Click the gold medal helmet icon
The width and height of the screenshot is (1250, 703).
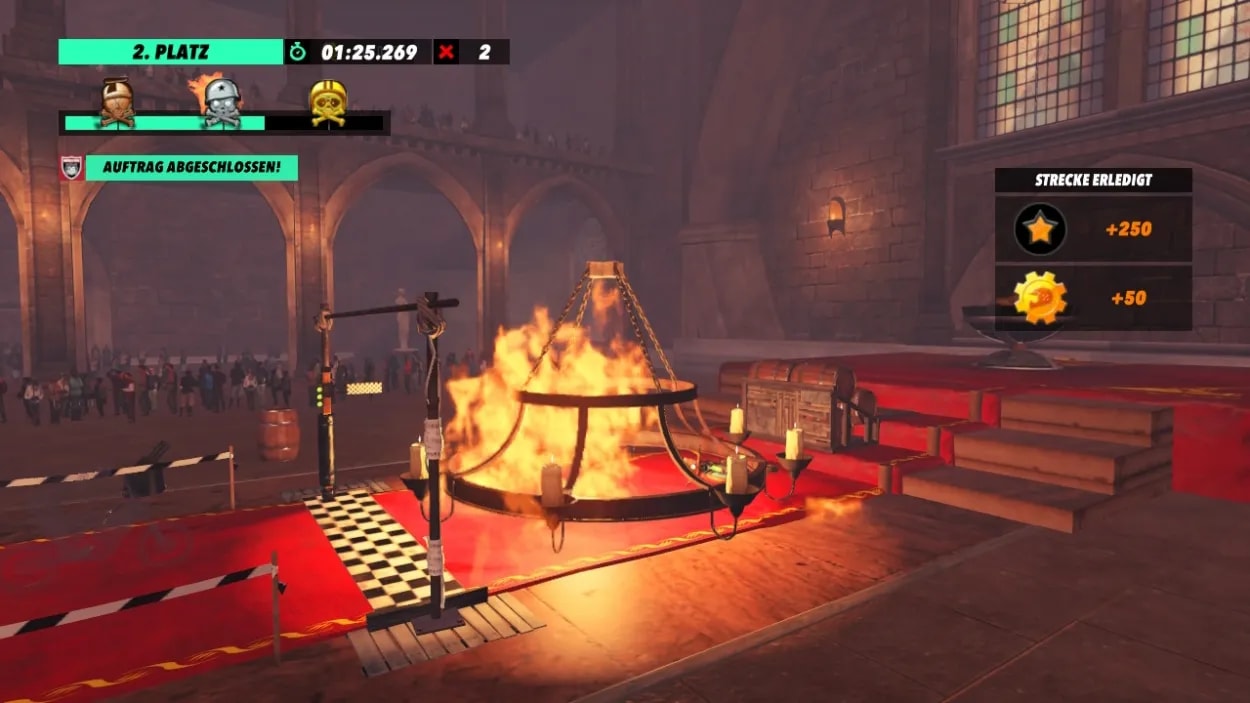328,102
